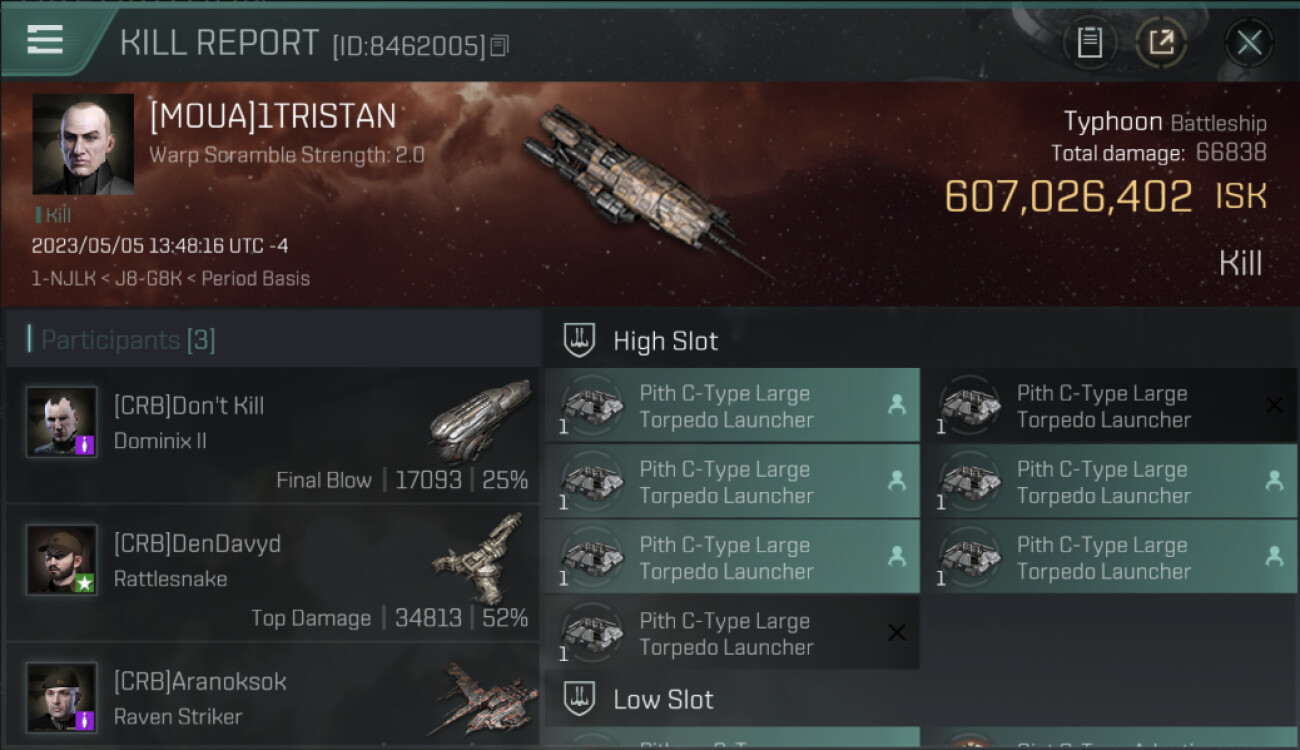Close the kill report window
The width and height of the screenshot is (1300, 750).
pyautogui.click(x=1249, y=43)
